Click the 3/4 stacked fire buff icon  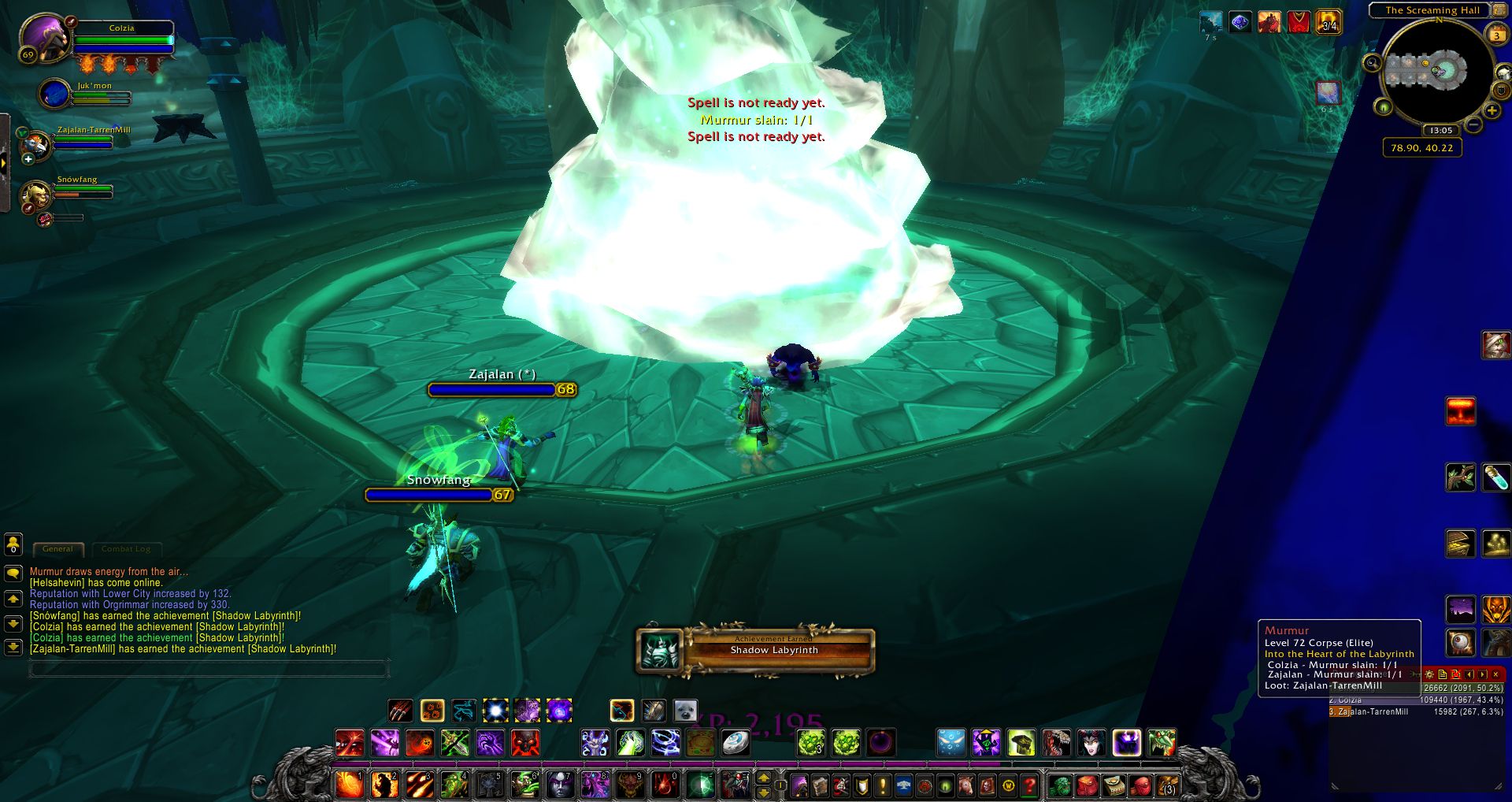(1329, 22)
